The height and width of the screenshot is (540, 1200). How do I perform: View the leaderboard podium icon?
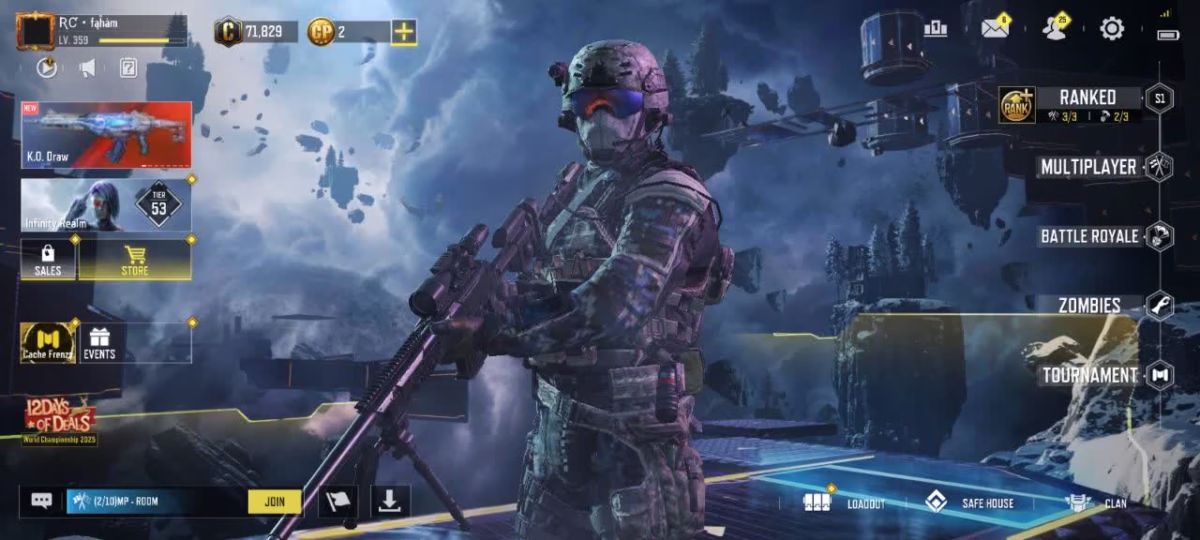(x=936, y=29)
